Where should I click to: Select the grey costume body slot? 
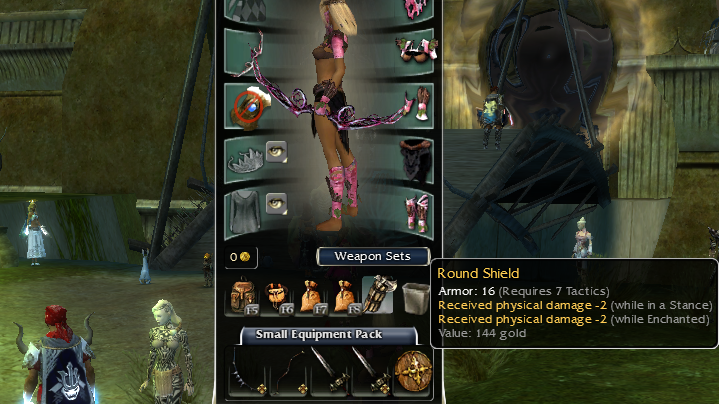(x=244, y=211)
